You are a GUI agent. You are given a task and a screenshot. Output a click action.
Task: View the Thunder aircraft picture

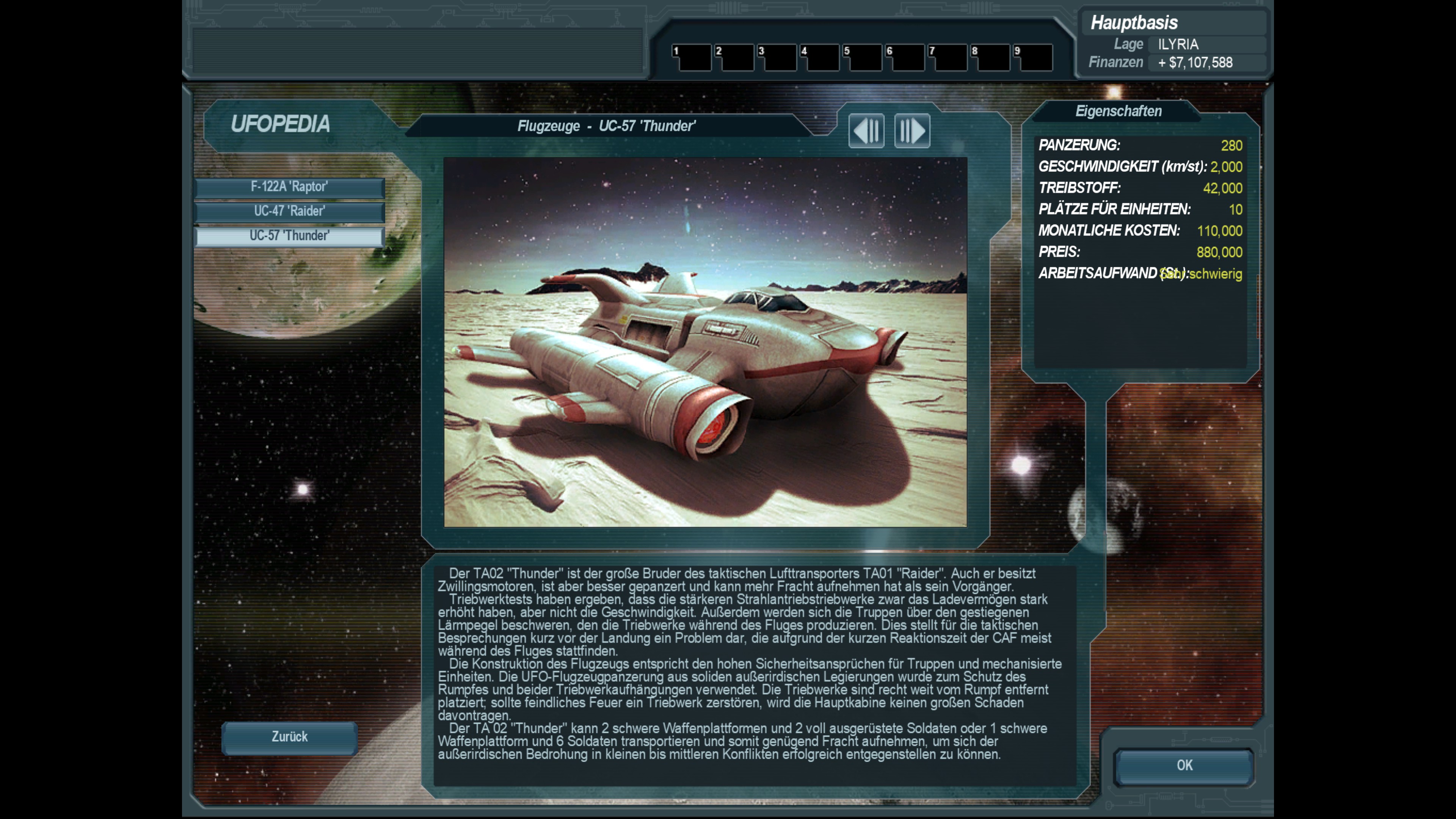(705, 342)
